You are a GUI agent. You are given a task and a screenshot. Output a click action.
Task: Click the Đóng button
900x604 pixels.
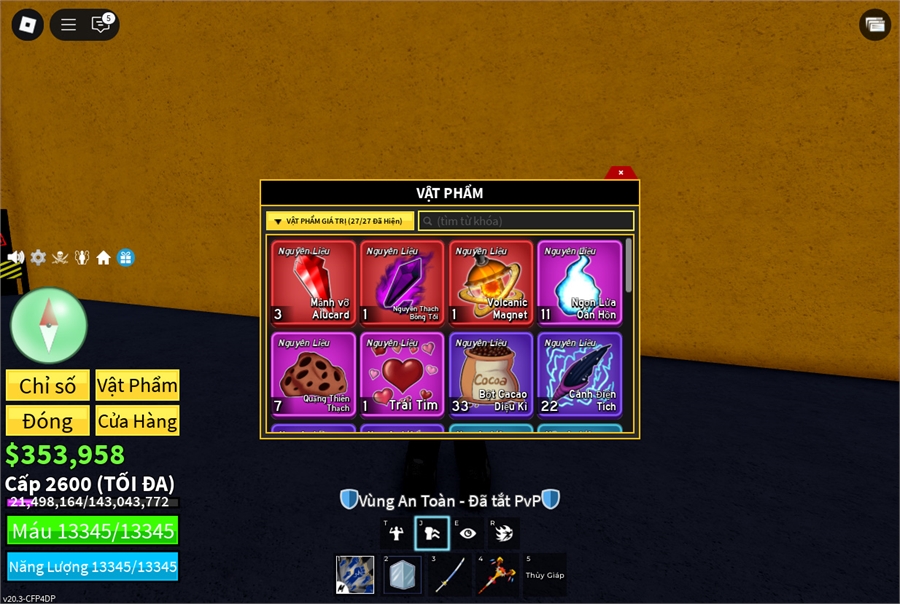click(47, 420)
